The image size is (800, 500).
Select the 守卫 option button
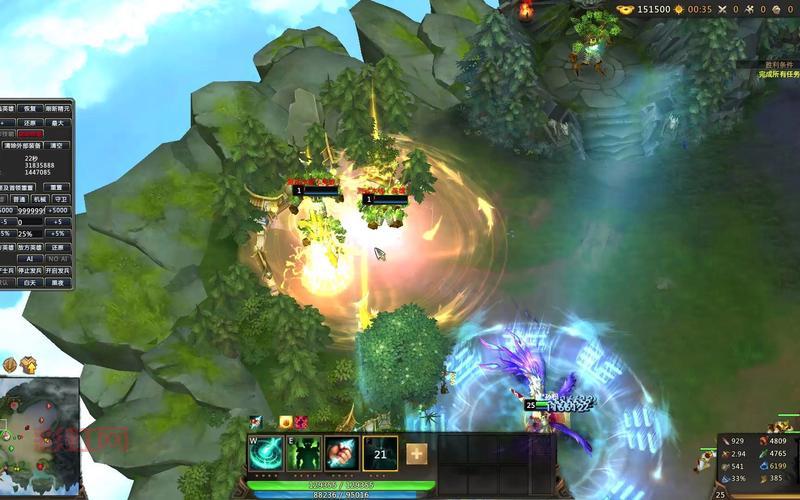coord(60,199)
